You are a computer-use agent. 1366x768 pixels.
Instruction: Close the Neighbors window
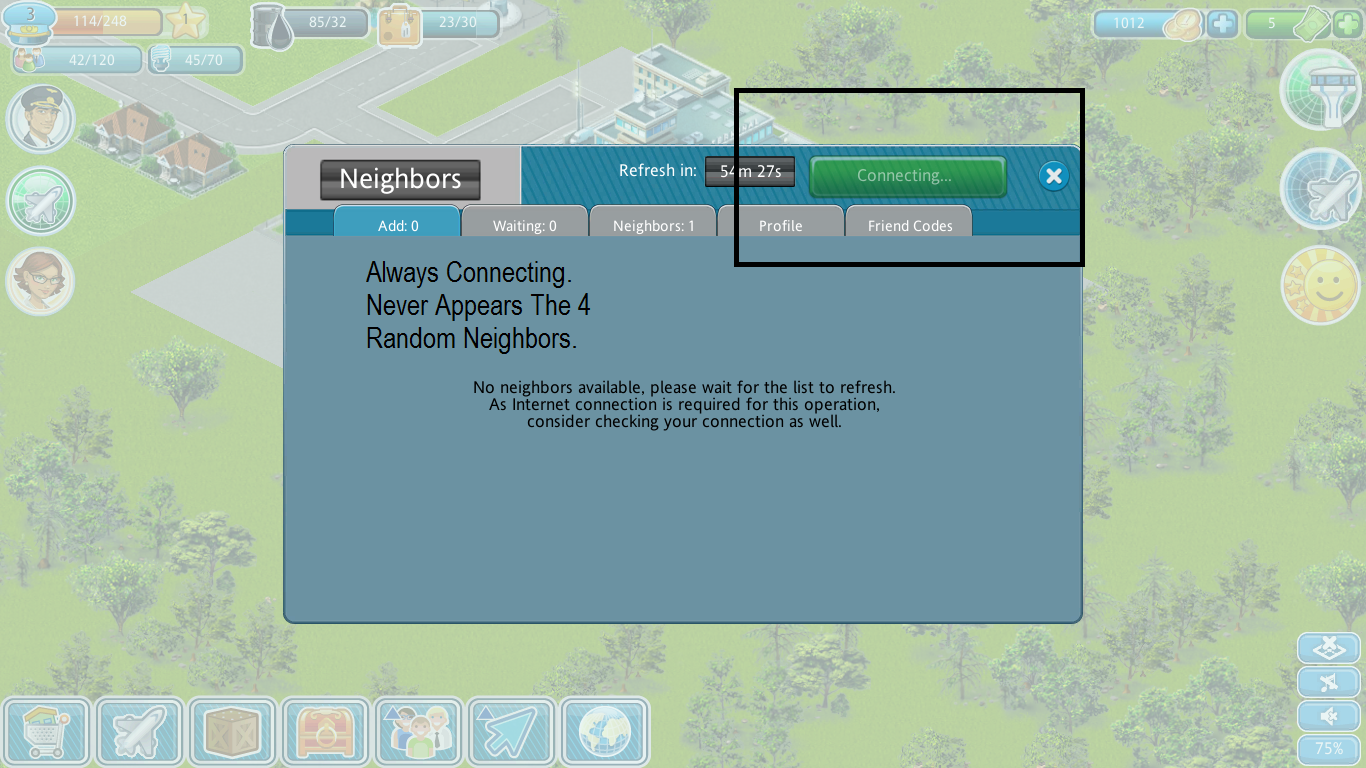click(x=1053, y=177)
